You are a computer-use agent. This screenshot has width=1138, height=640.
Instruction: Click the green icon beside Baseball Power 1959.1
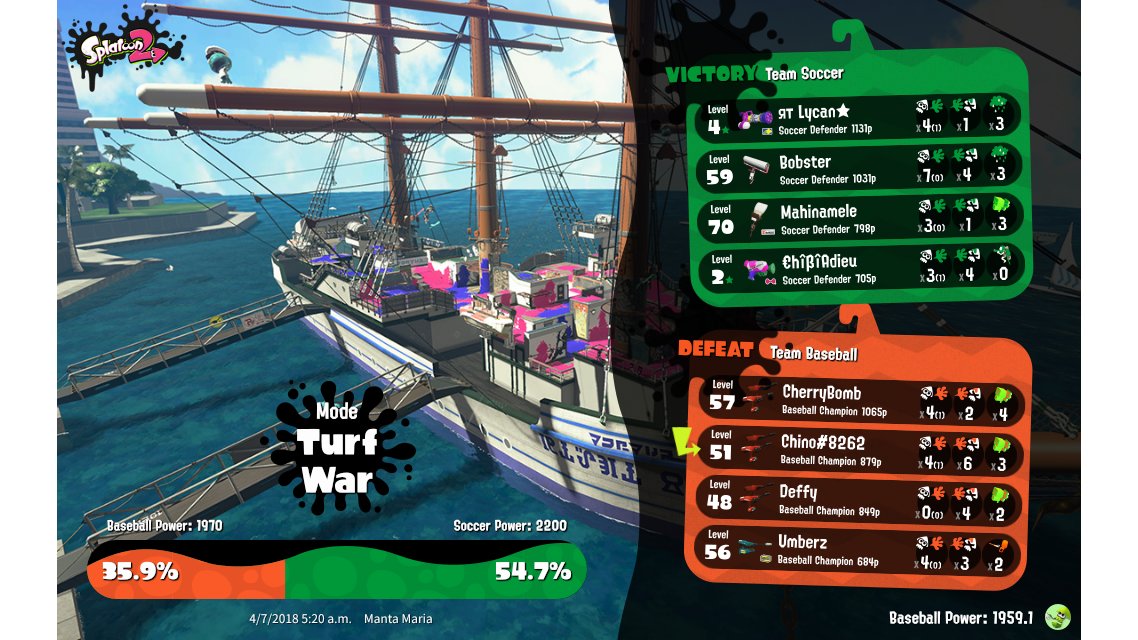(x=1056, y=617)
